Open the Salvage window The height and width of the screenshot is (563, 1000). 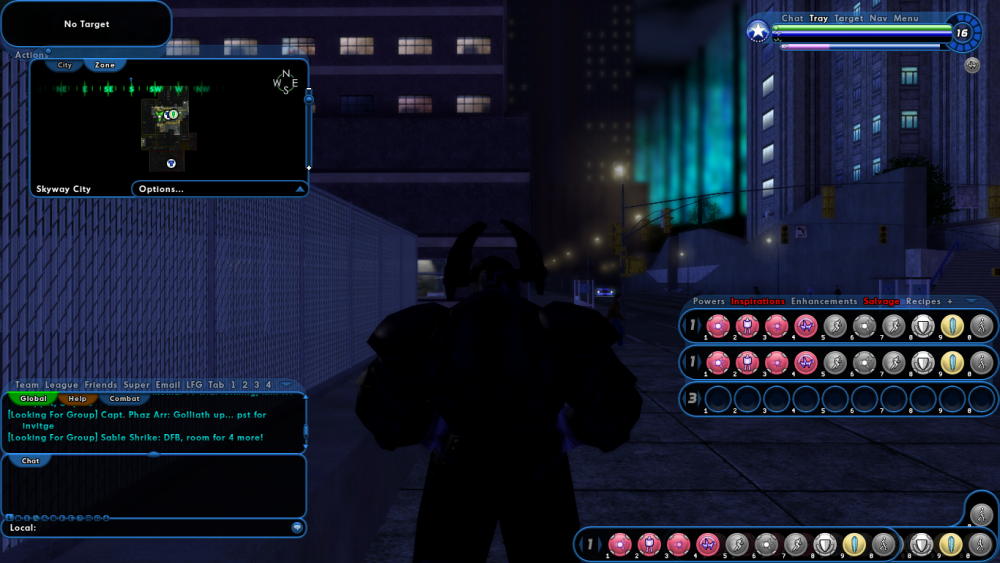click(882, 301)
